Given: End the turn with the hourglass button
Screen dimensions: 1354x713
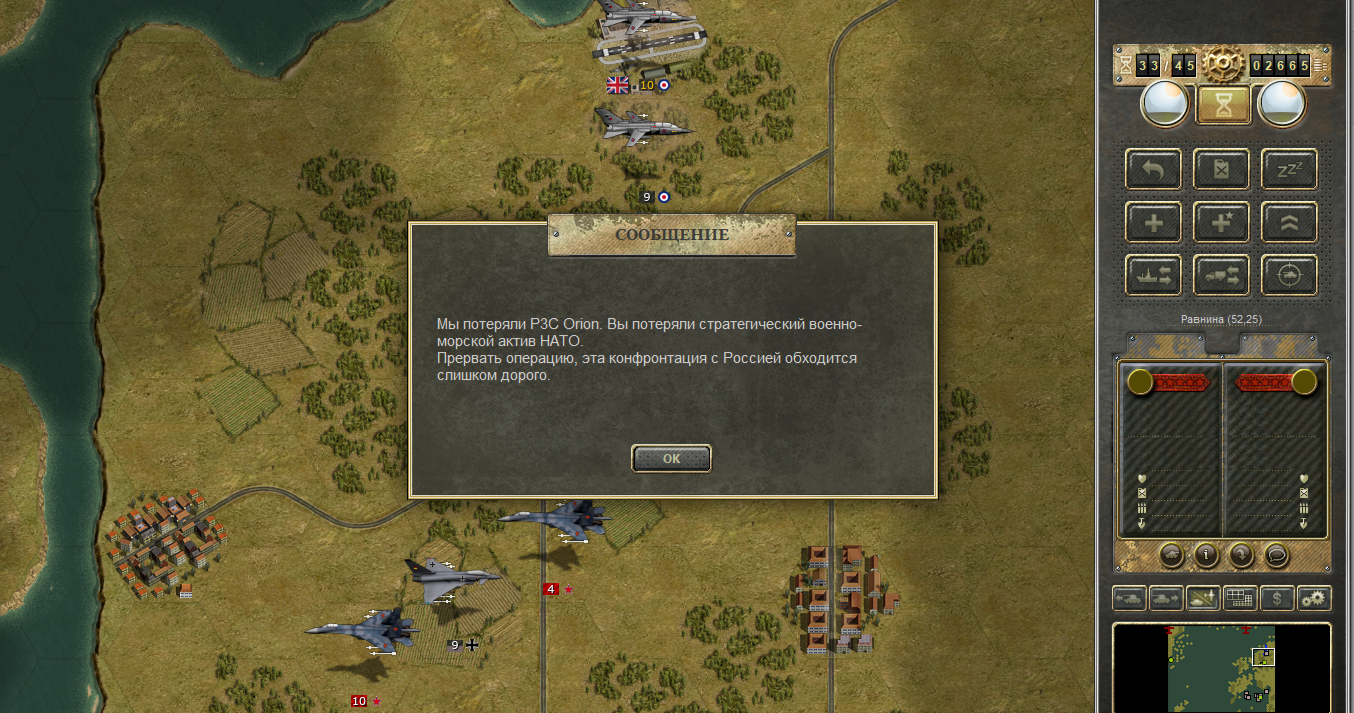Looking at the screenshot, I should 1222,103.
